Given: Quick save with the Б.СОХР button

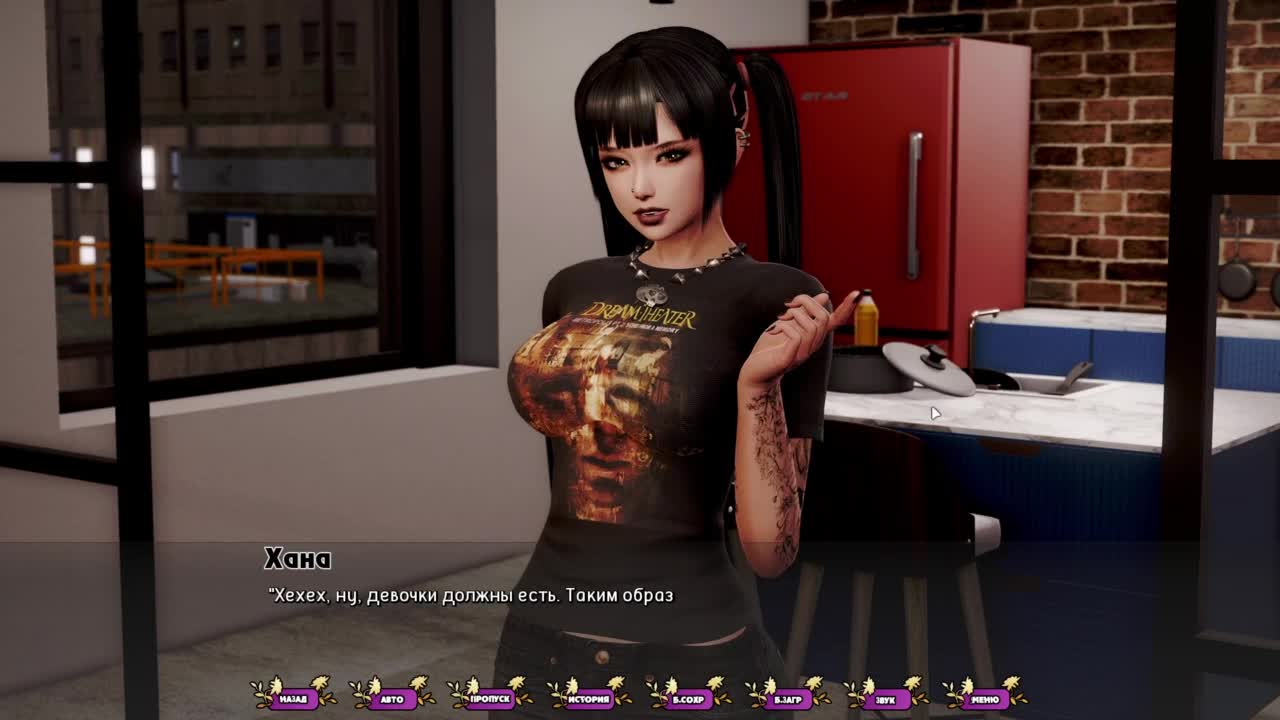Looking at the screenshot, I should click(688, 698).
